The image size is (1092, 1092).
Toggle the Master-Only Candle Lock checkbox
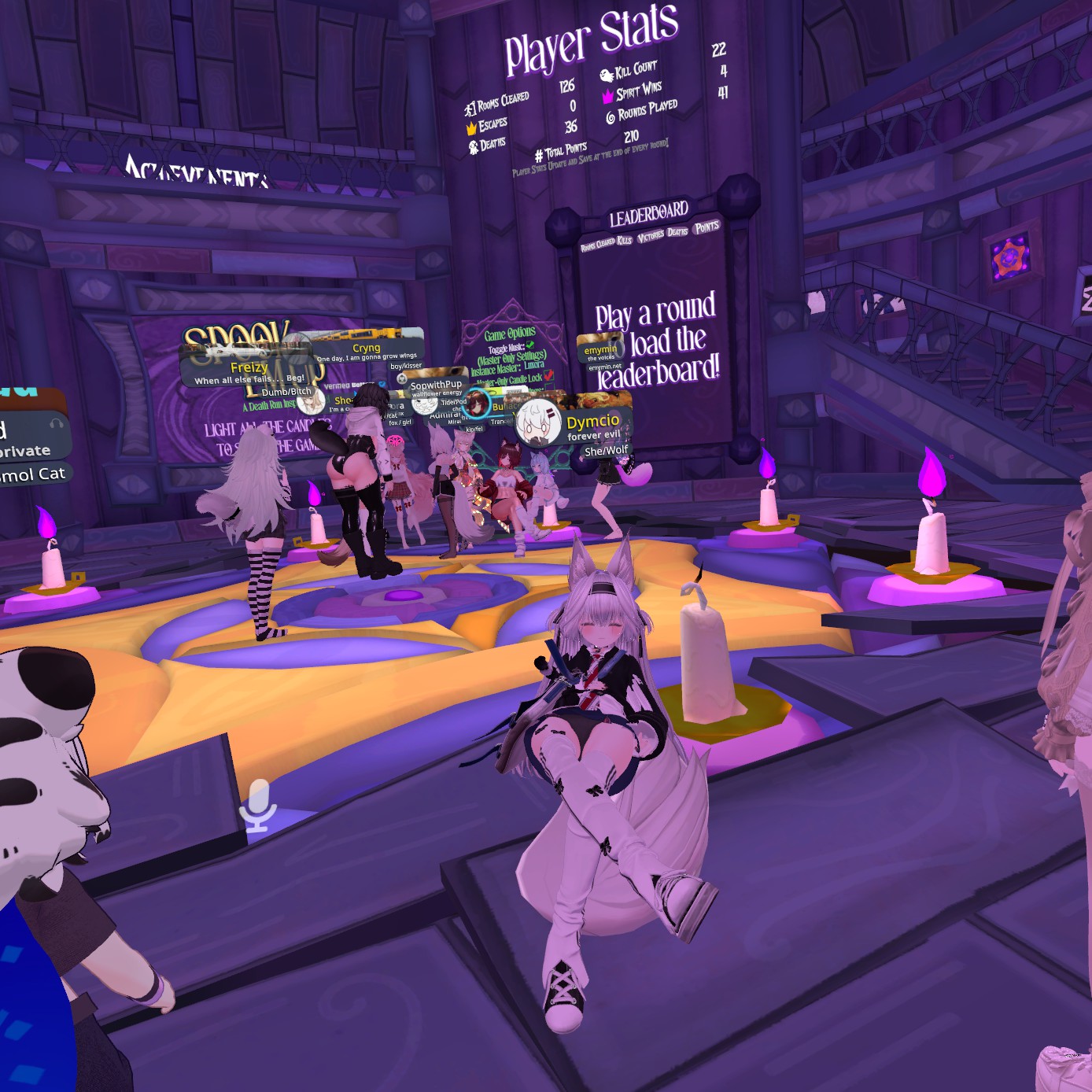click(548, 376)
